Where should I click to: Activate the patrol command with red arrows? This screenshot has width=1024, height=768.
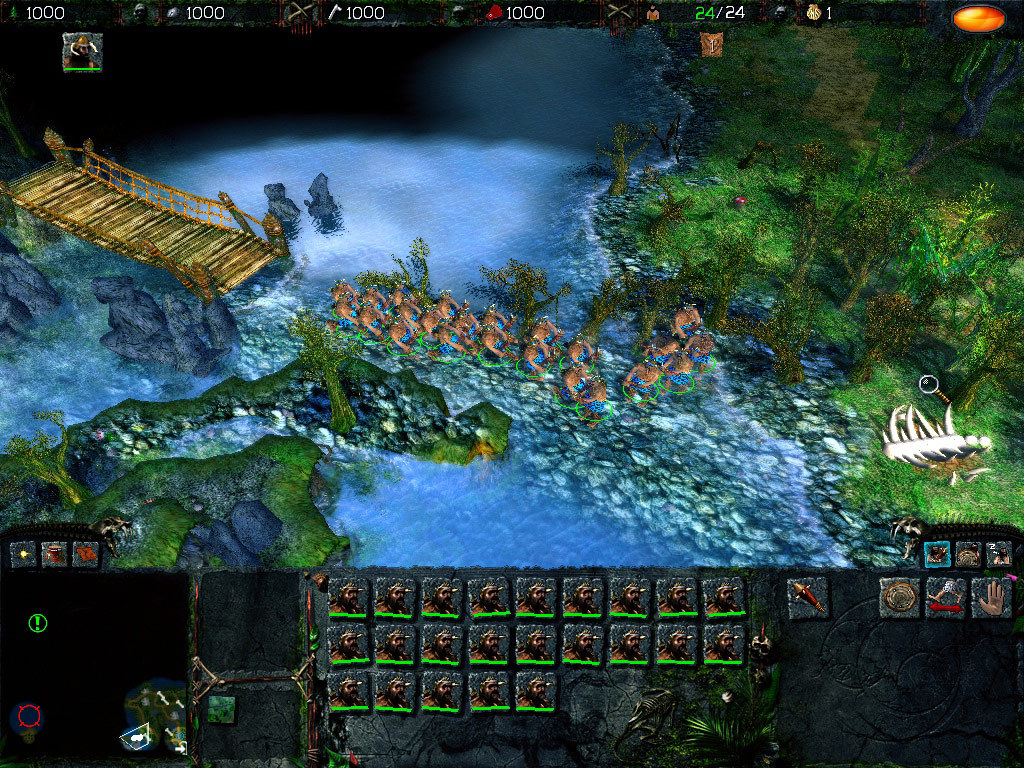point(945,597)
